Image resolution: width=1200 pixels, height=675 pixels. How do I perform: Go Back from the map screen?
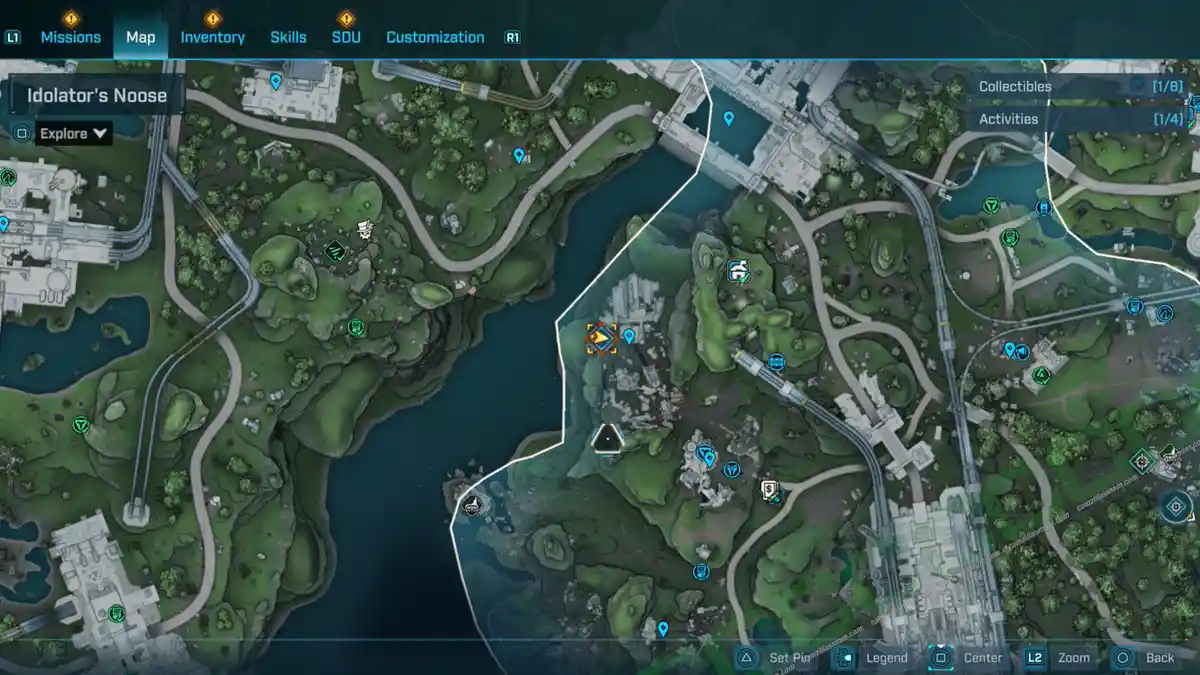click(x=1147, y=658)
